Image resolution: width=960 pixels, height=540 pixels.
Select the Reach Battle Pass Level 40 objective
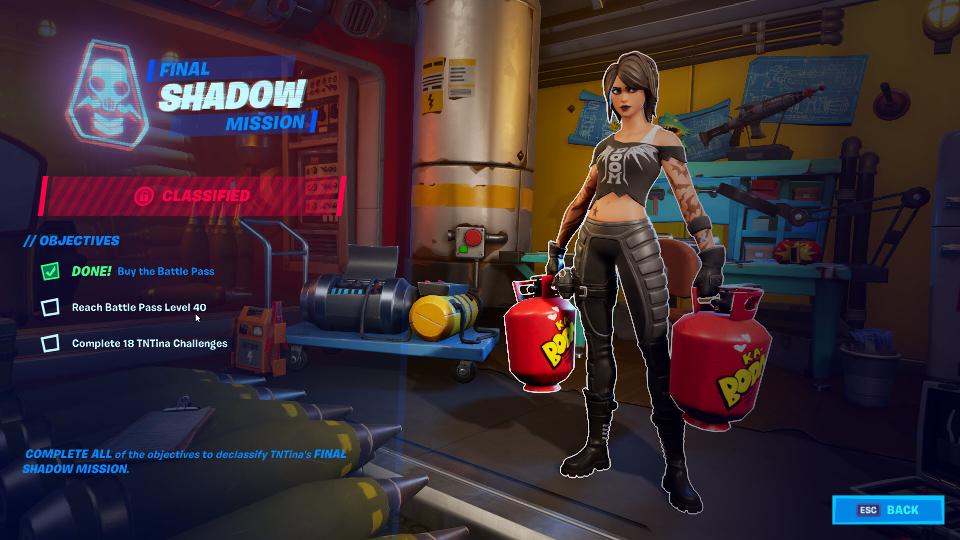coord(138,307)
